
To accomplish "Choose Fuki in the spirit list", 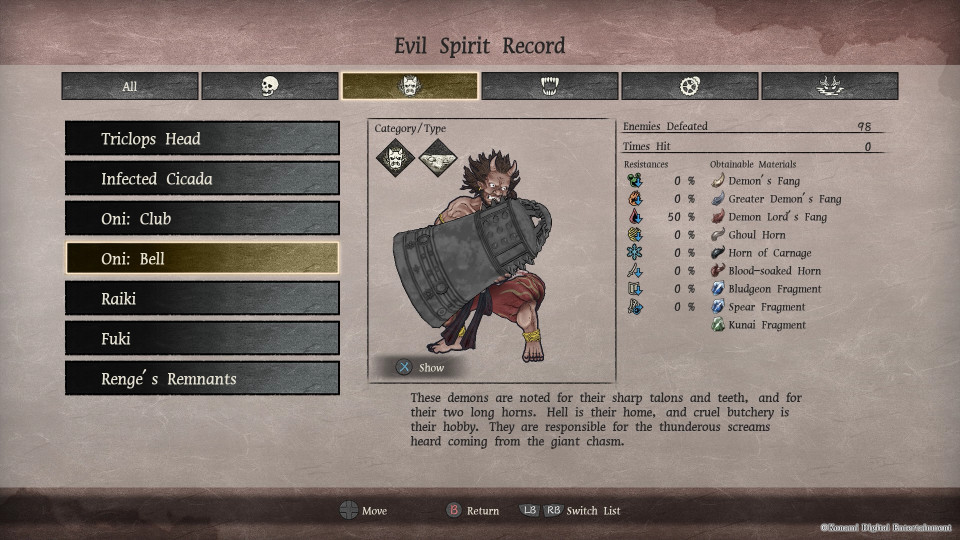I will tap(202, 339).
